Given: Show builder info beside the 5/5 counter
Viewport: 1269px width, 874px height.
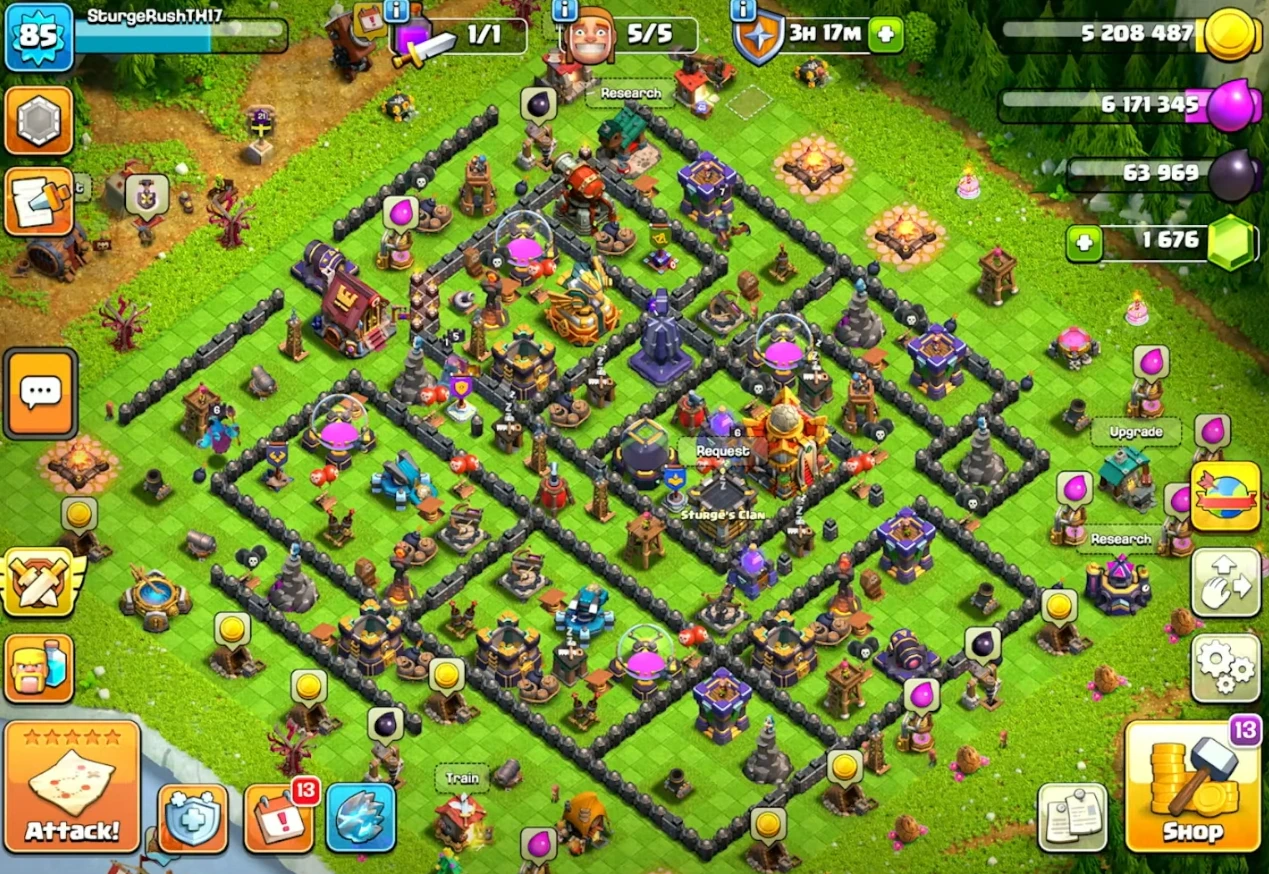Looking at the screenshot, I should tap(564, 11).
